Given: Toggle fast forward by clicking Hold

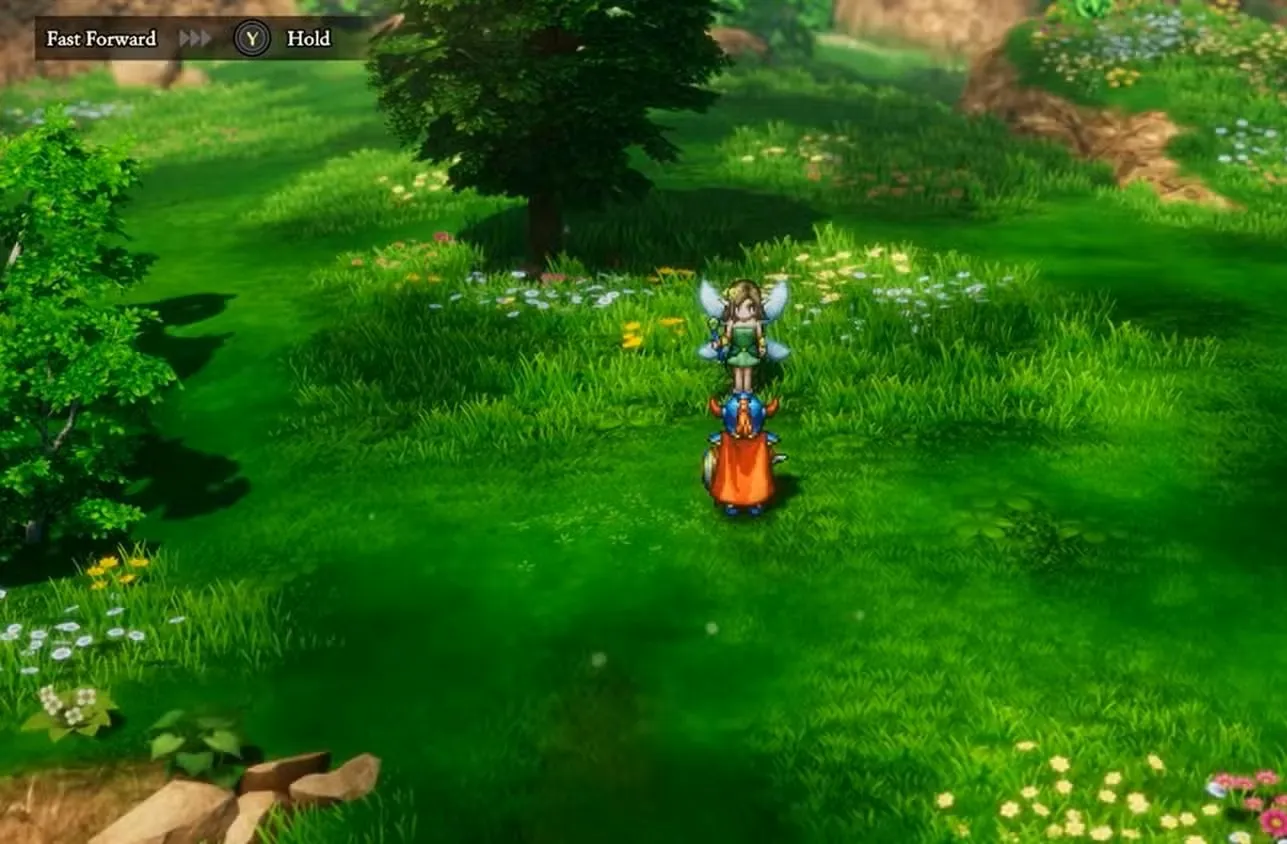Looking at the screenshot, I should 310,39.
